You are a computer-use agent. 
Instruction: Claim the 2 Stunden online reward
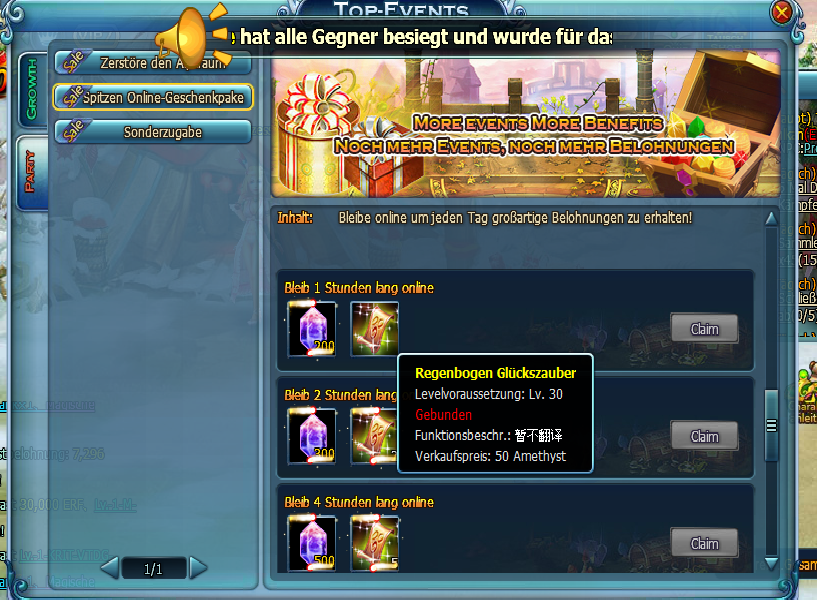(x=704, y=436)
